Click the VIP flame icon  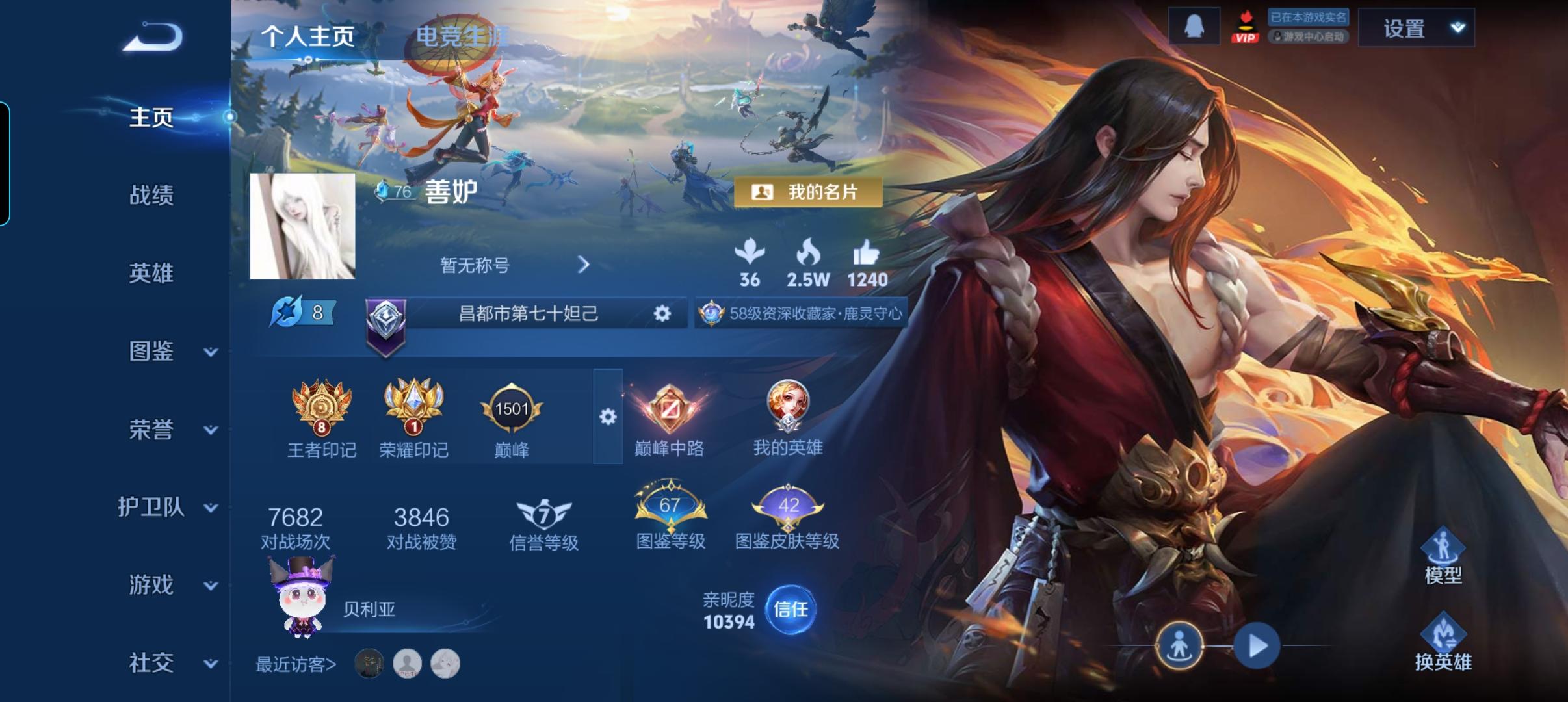tap(1245, 26)
